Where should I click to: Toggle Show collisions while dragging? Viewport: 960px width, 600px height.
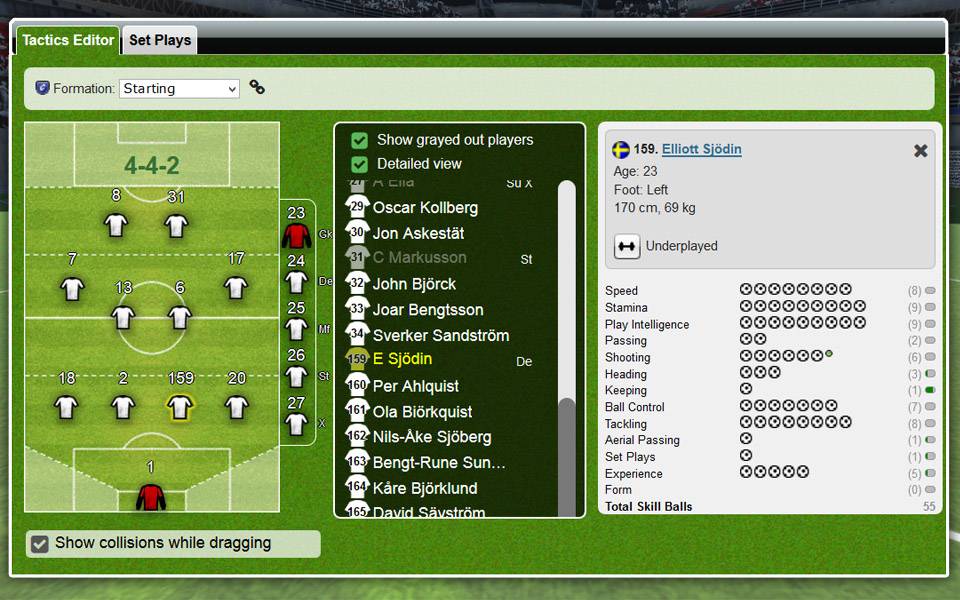coord(40,544)
